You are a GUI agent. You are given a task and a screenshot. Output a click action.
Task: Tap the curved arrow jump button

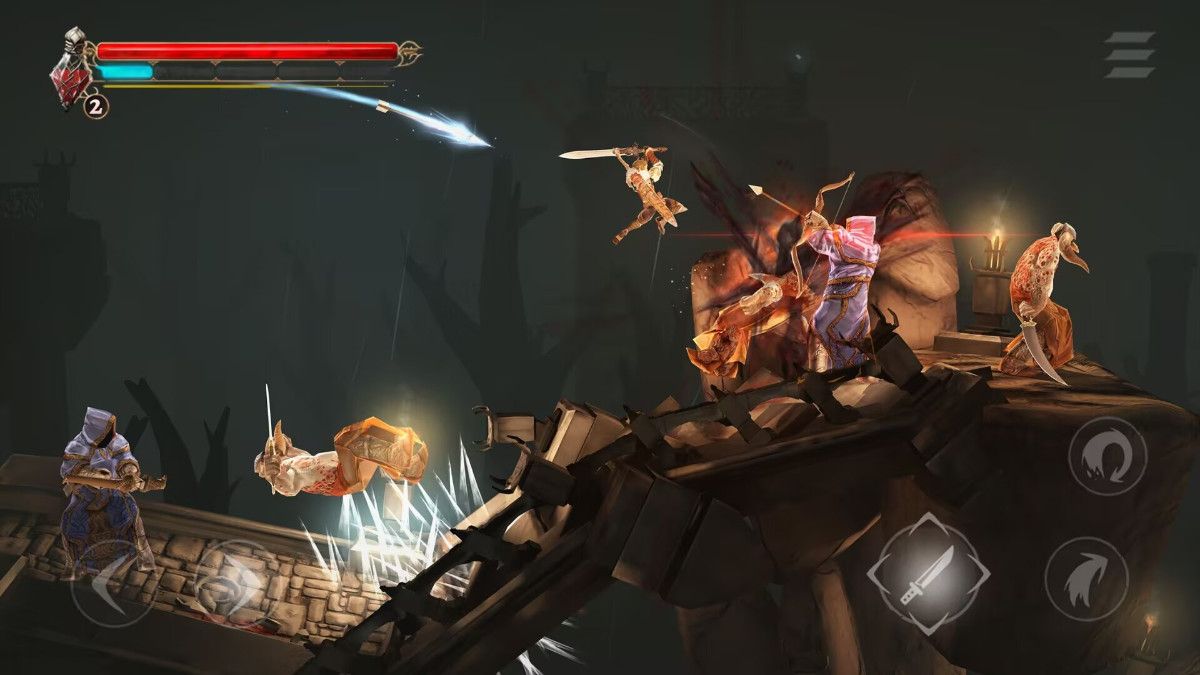tap(1086, 579)
